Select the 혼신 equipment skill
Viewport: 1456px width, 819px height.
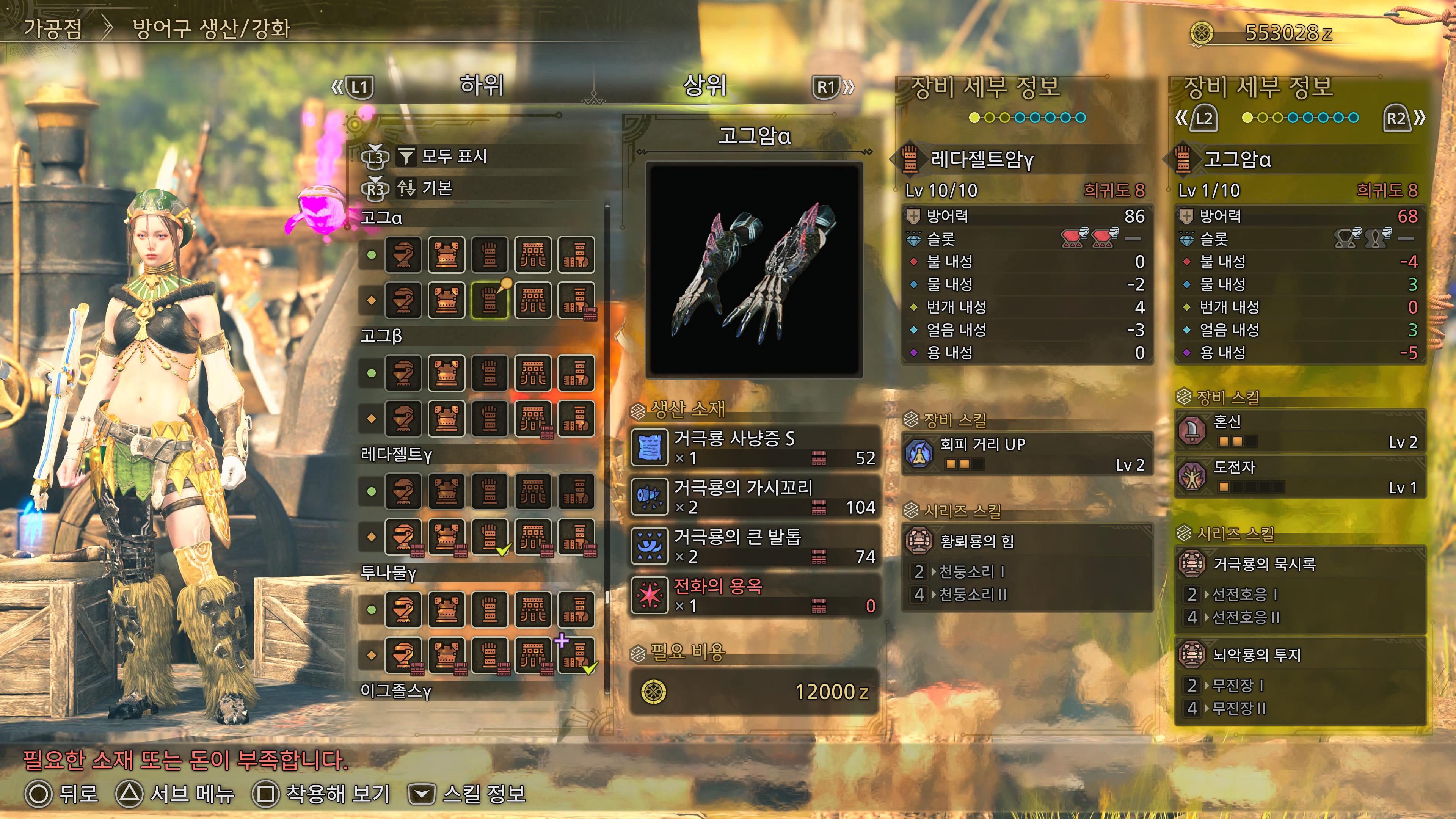click(x=1299, y=431)
